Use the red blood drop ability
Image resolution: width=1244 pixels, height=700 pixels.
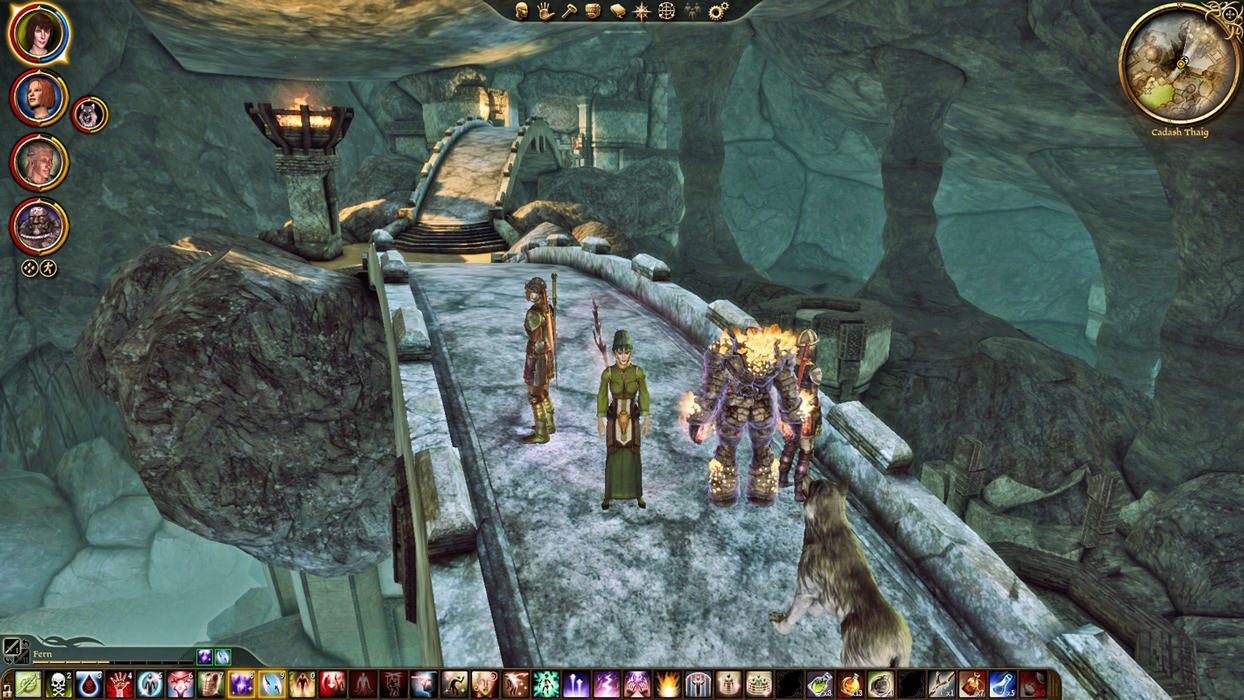[89, 685]
